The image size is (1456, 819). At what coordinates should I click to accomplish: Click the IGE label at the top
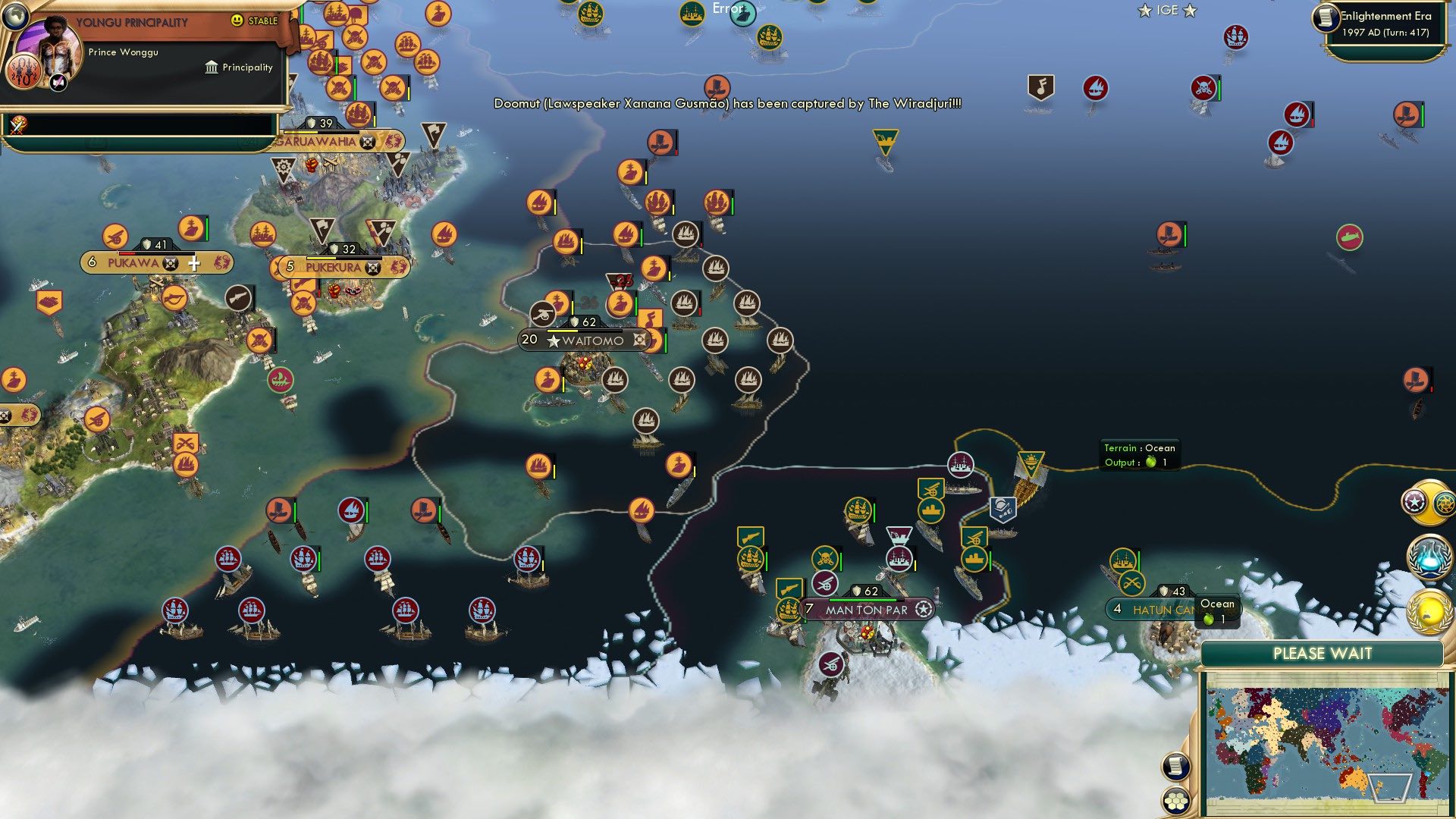tap(1168, 11)
